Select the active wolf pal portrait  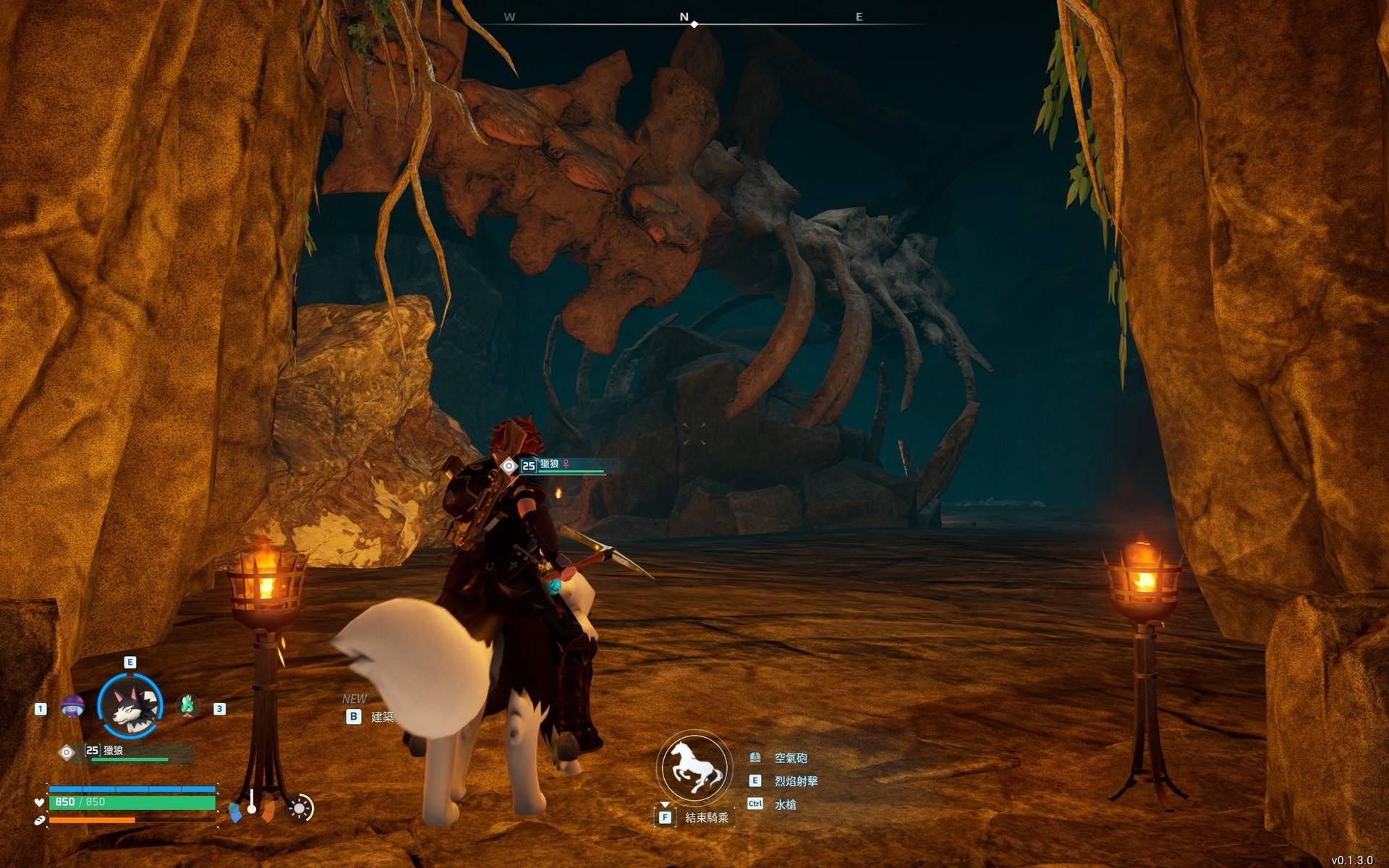pos(130,706)
